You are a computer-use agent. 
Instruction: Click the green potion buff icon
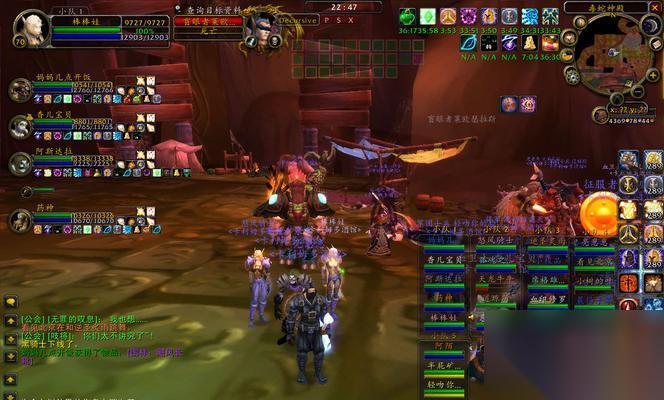click(407, 16)
